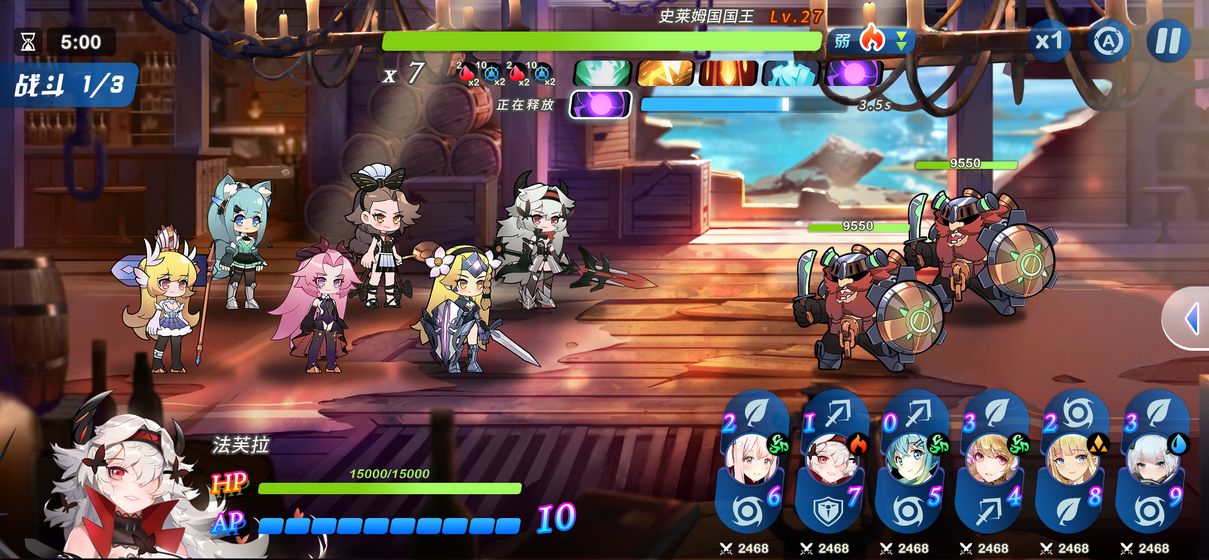This screenshot has width=1209, height=560.
Task: Toggle the auto-battle button
Action: tap(1108, 42)
